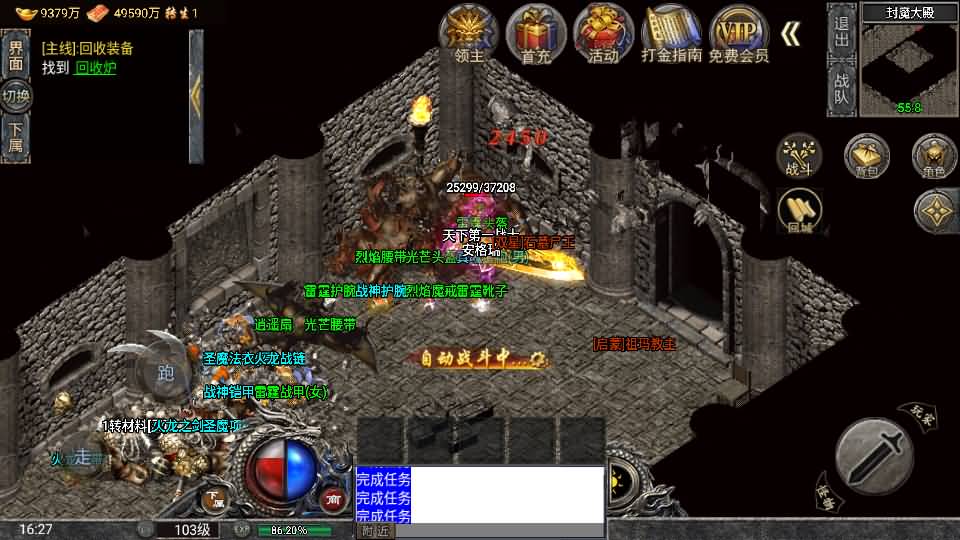Click the 退出 exit button
The height and width of the screenshot is (540, 960).
841,30
